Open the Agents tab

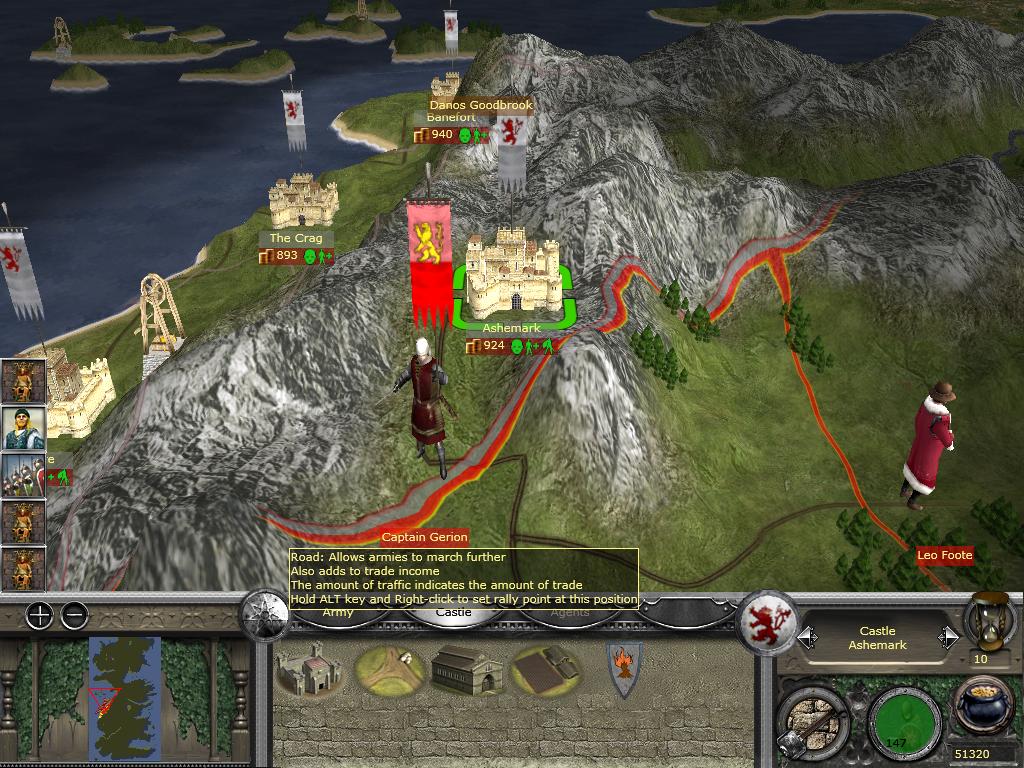[x=571, y=613]
